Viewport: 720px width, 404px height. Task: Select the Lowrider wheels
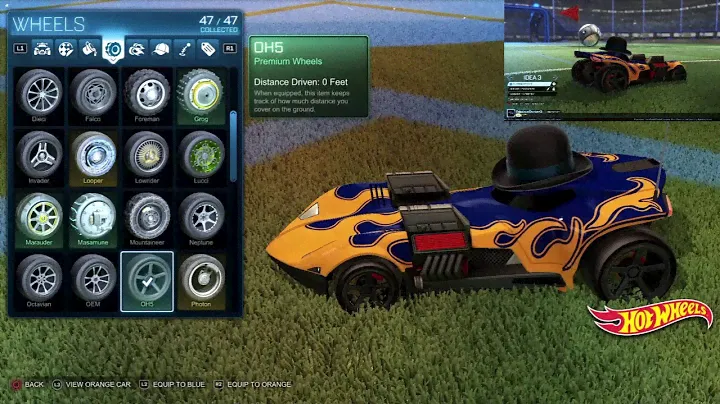tap(147, 157)
